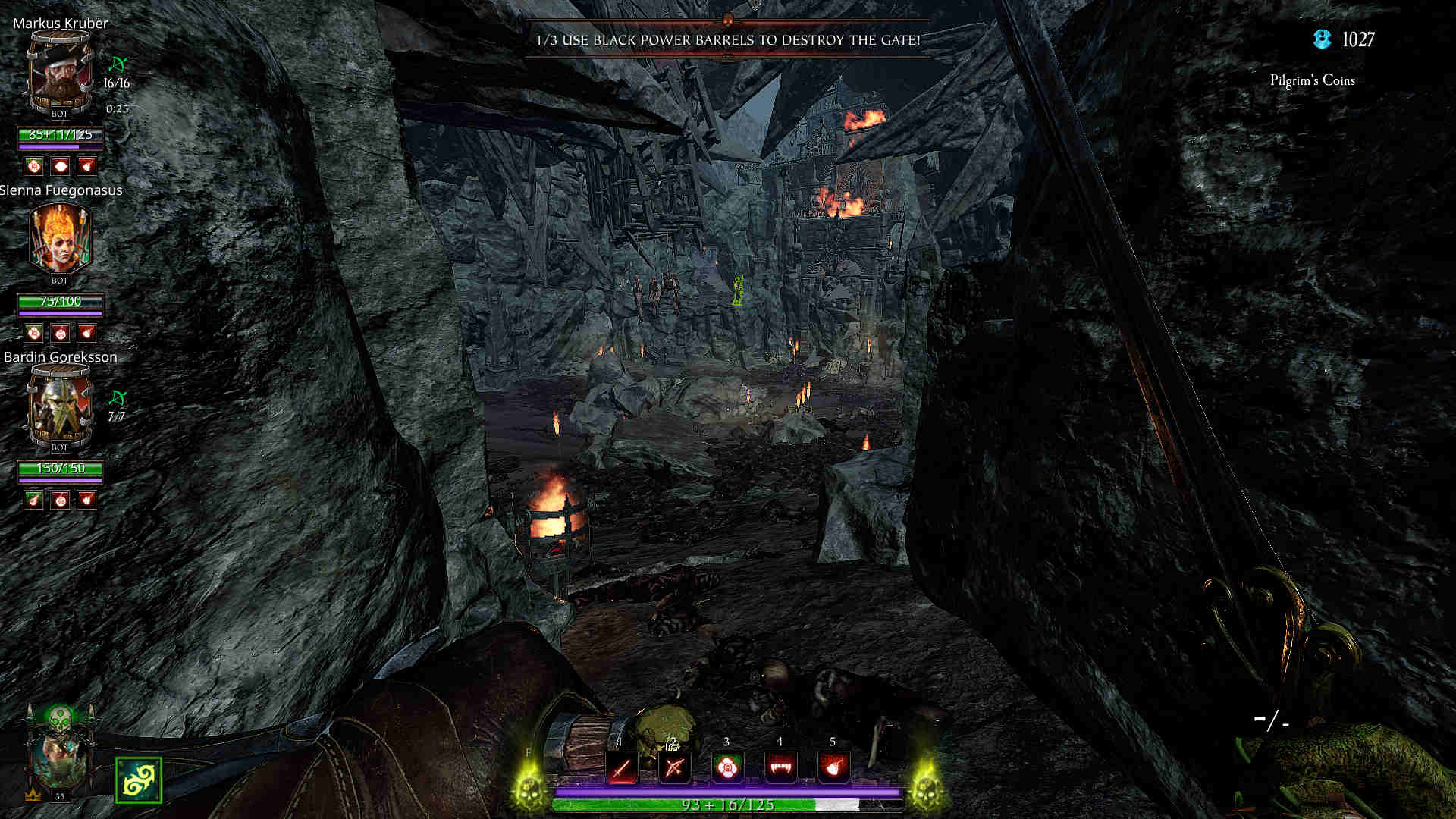
Task: Select Bardin Goreksson's bot portrait
Action: [60, 407]
